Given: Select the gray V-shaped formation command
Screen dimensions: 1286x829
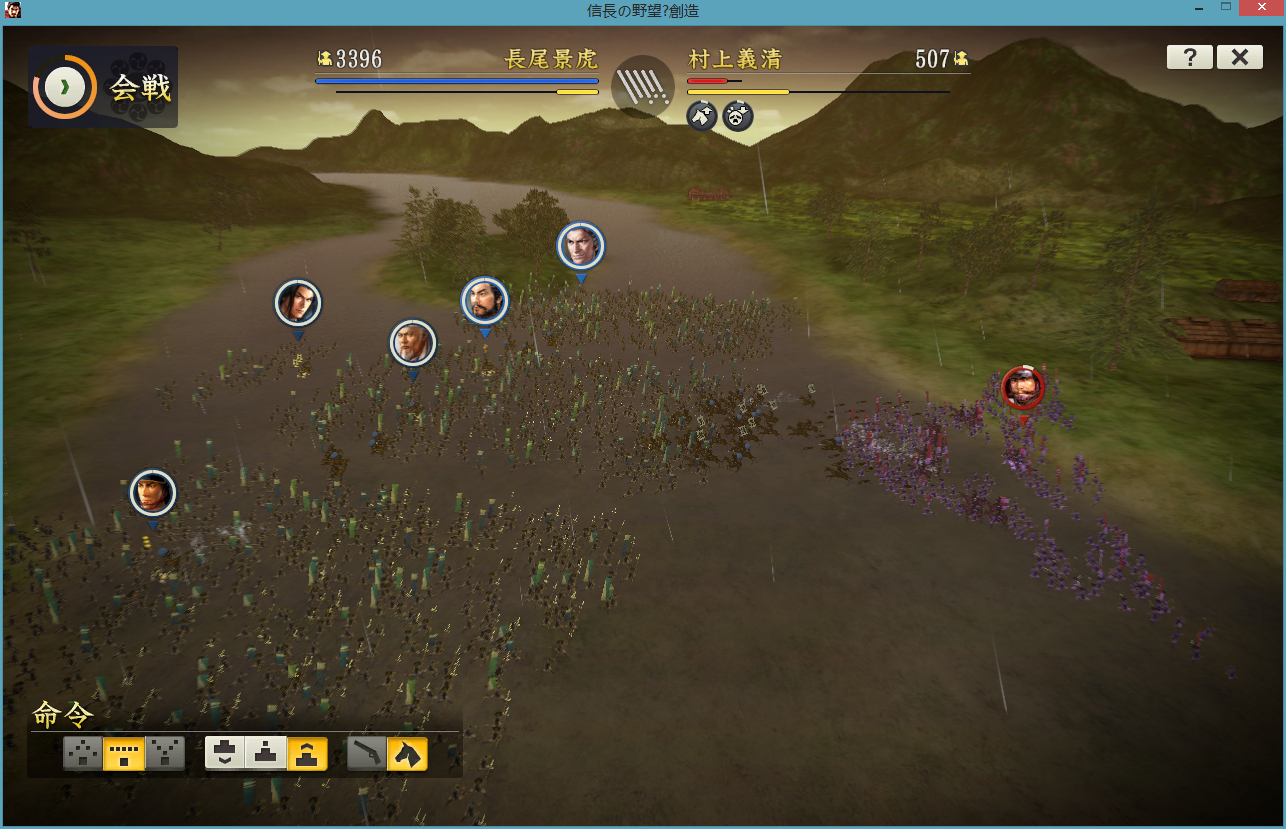Looking at the screenshot, I should point(165,753).
